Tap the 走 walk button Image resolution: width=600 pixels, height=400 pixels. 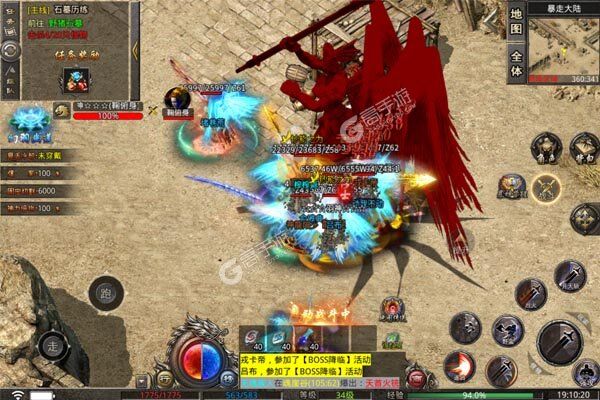tap(53, 347)
